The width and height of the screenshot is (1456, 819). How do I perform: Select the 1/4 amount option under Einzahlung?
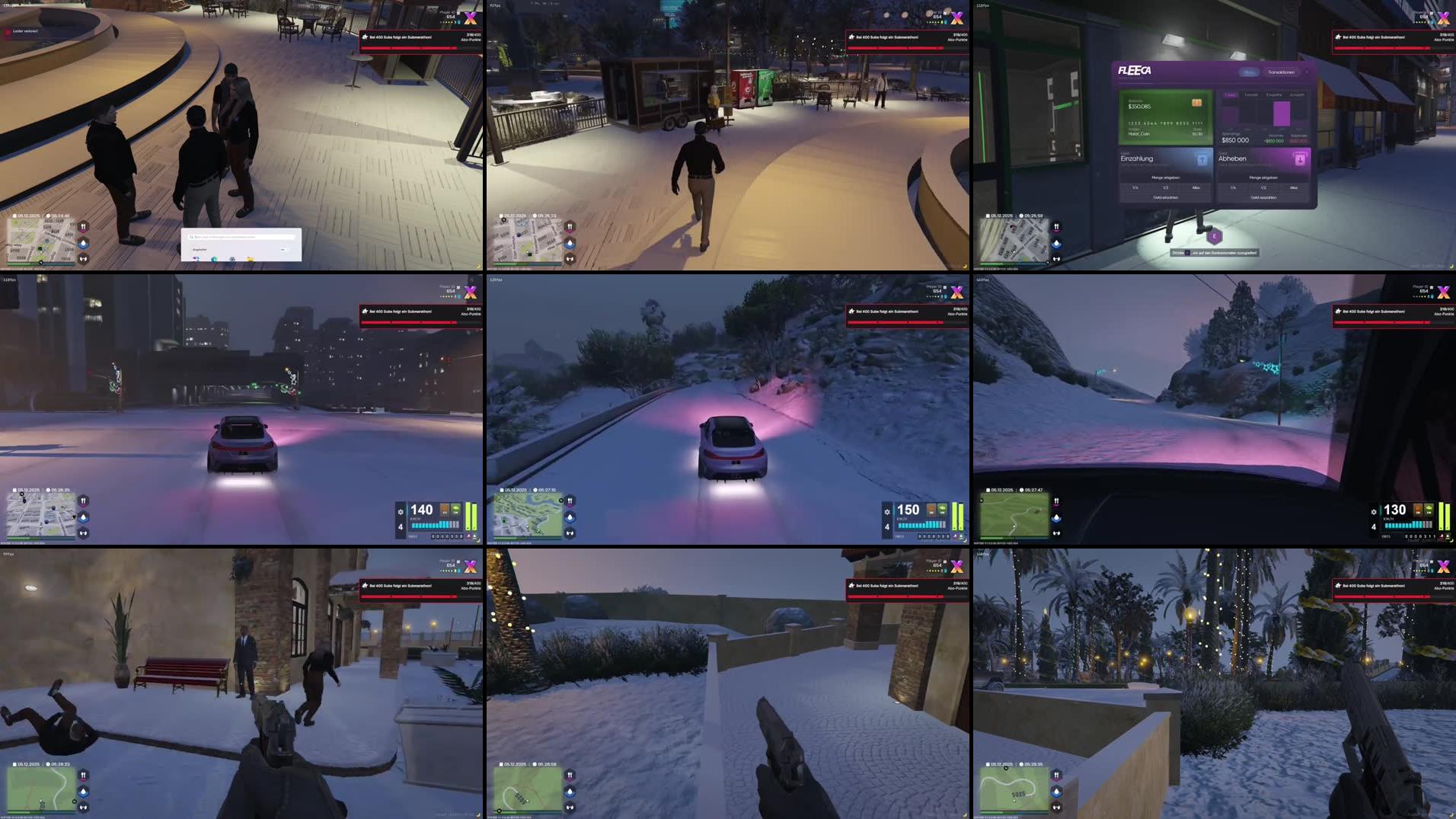coord(1135,187)
